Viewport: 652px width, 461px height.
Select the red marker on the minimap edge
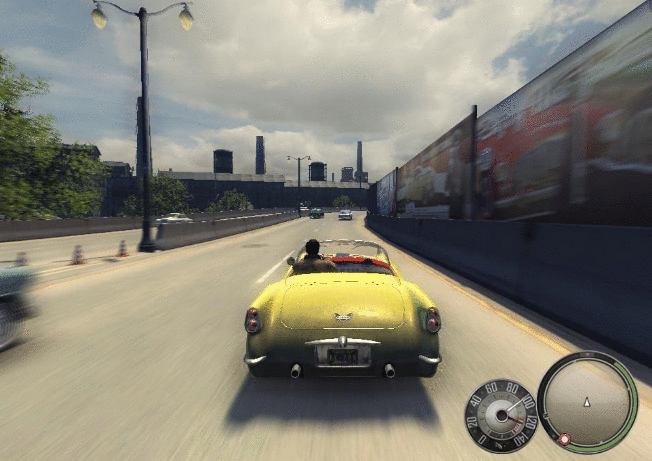[564, 438]
